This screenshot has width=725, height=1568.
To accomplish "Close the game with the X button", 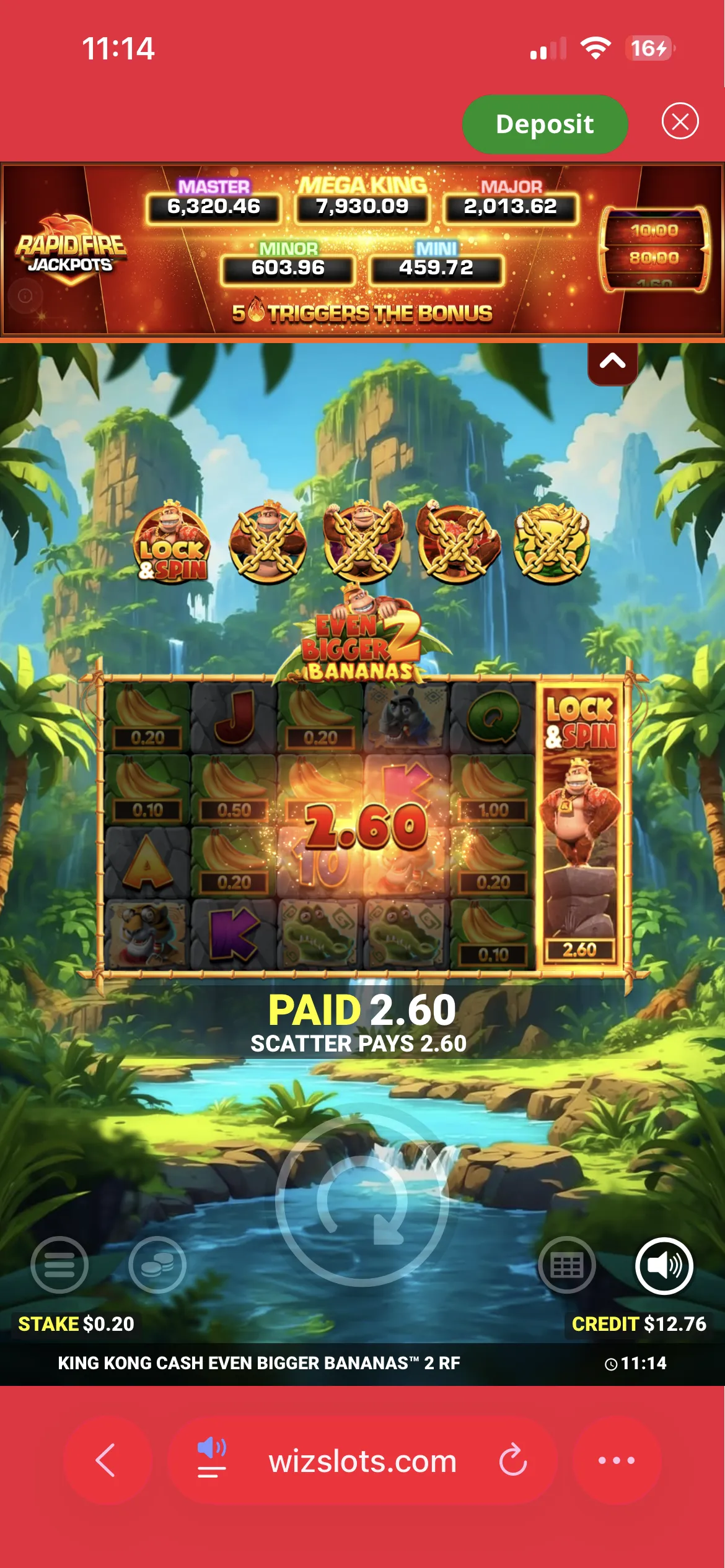I will point(680,121).
